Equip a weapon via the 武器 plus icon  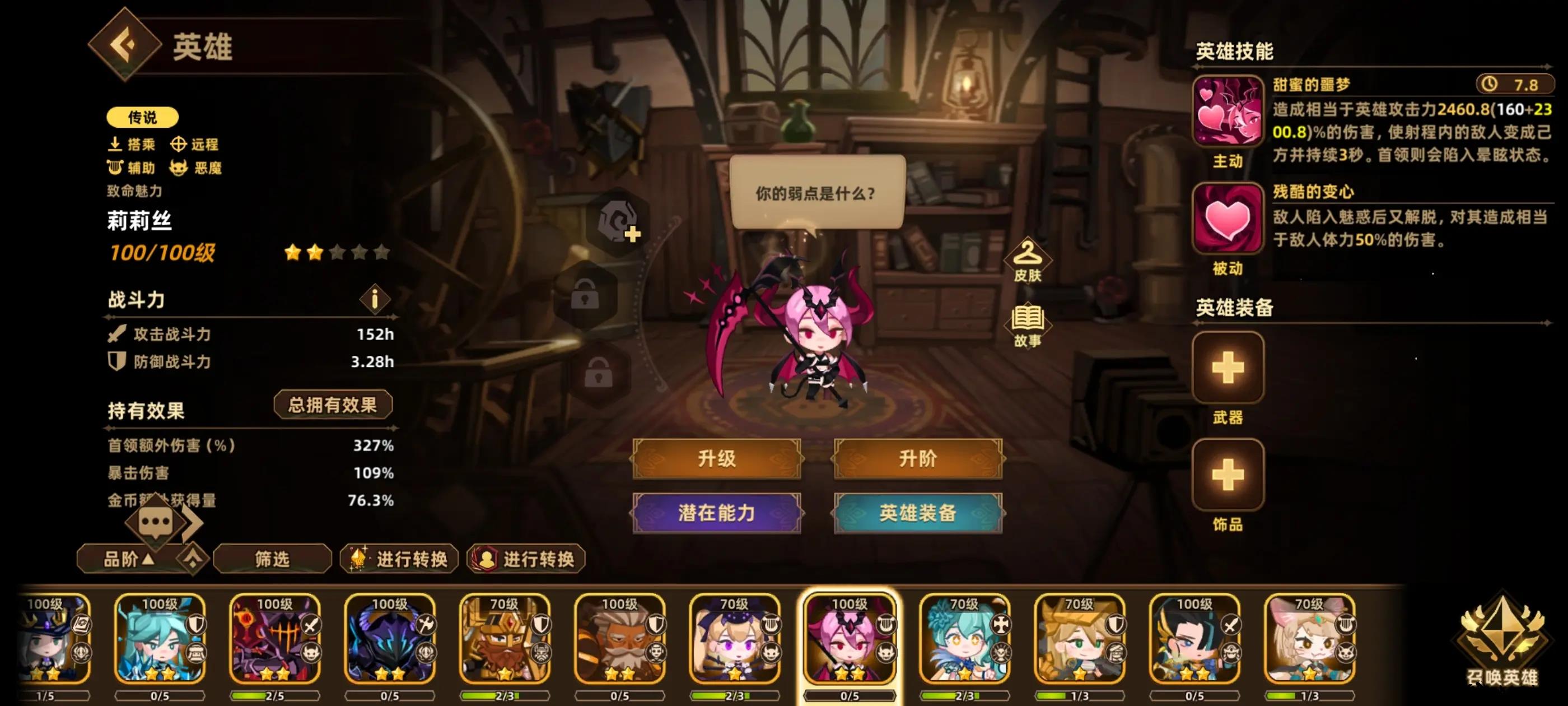coord(1227,369)
